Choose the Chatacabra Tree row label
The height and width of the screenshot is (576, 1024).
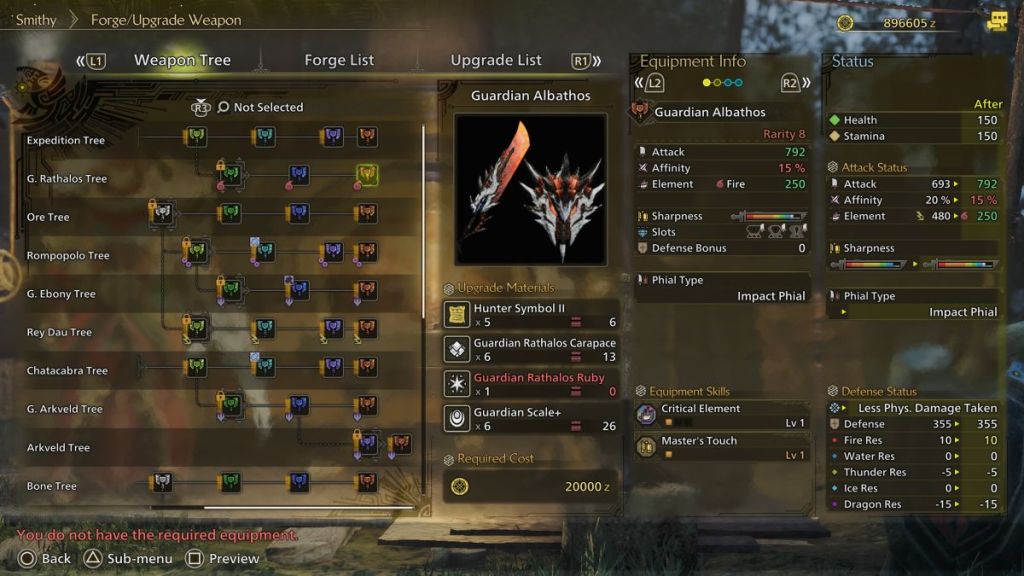[x=67, y=371]
